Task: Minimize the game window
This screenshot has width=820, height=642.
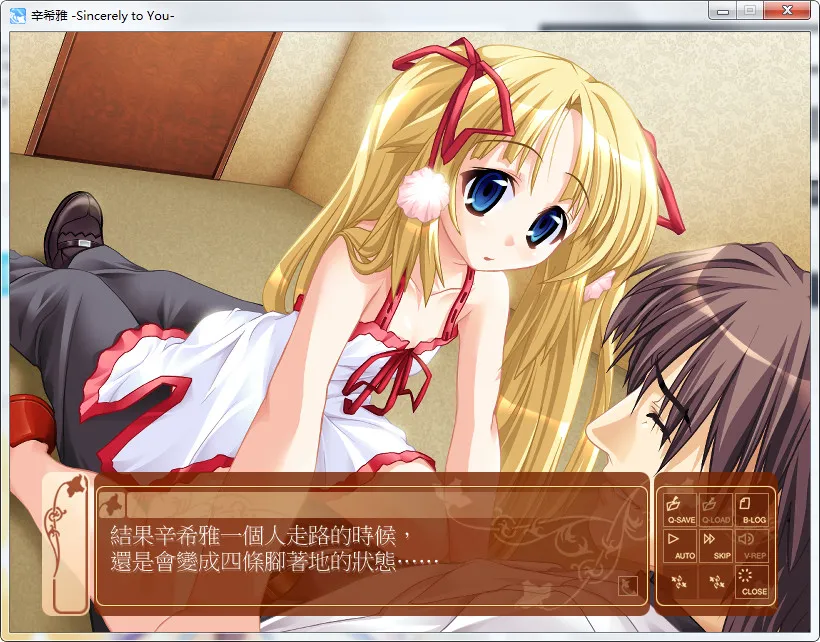Action: pos(722,10)
